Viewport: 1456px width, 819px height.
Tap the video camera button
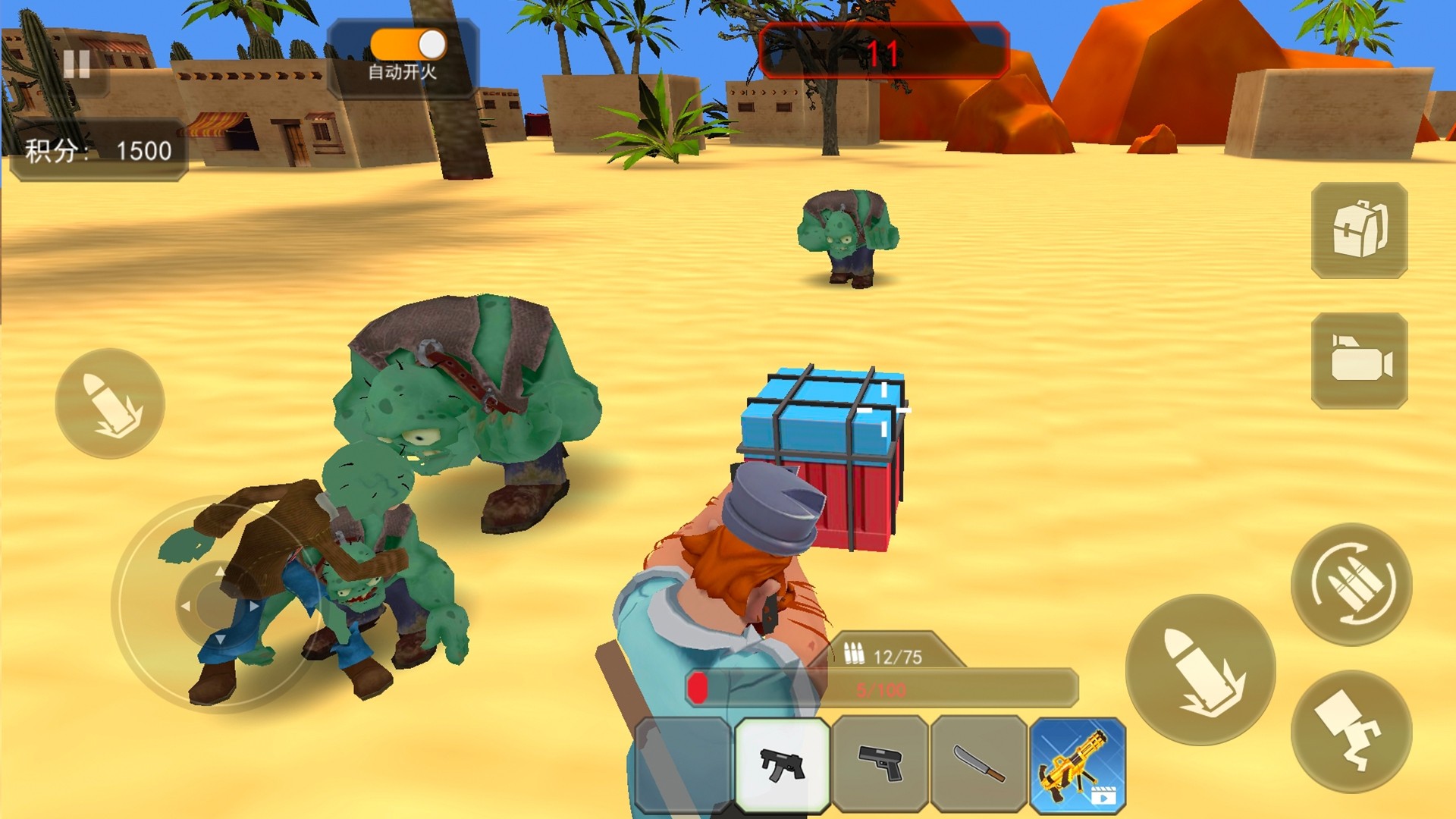click(x=1359, y=360)
